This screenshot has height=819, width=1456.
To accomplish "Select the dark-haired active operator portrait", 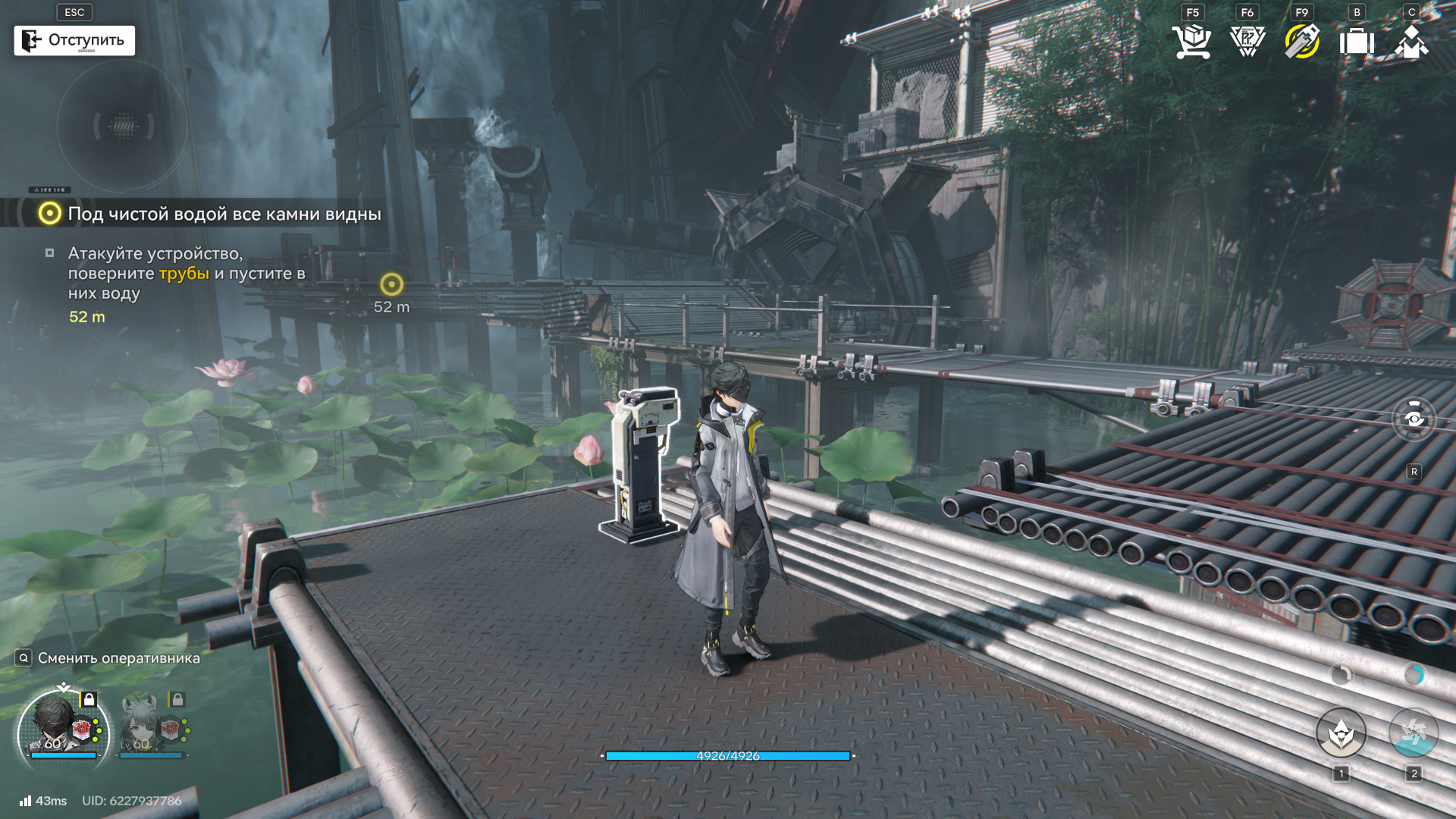I will (62, 730).
